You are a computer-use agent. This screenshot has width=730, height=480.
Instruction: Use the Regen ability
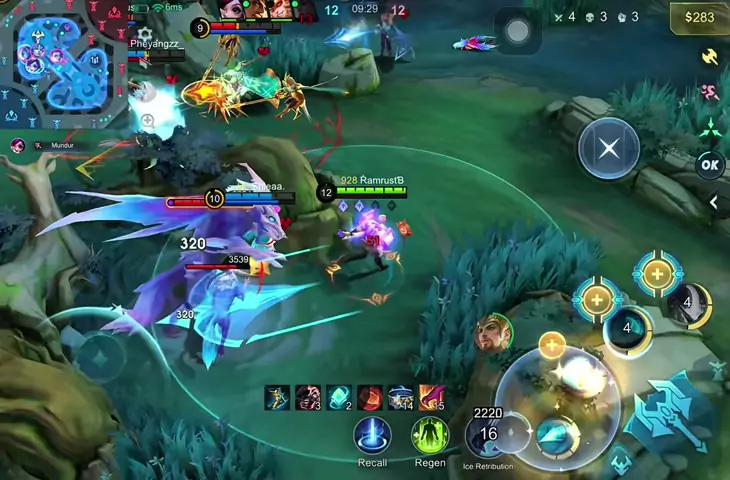(x=430, y=436)
